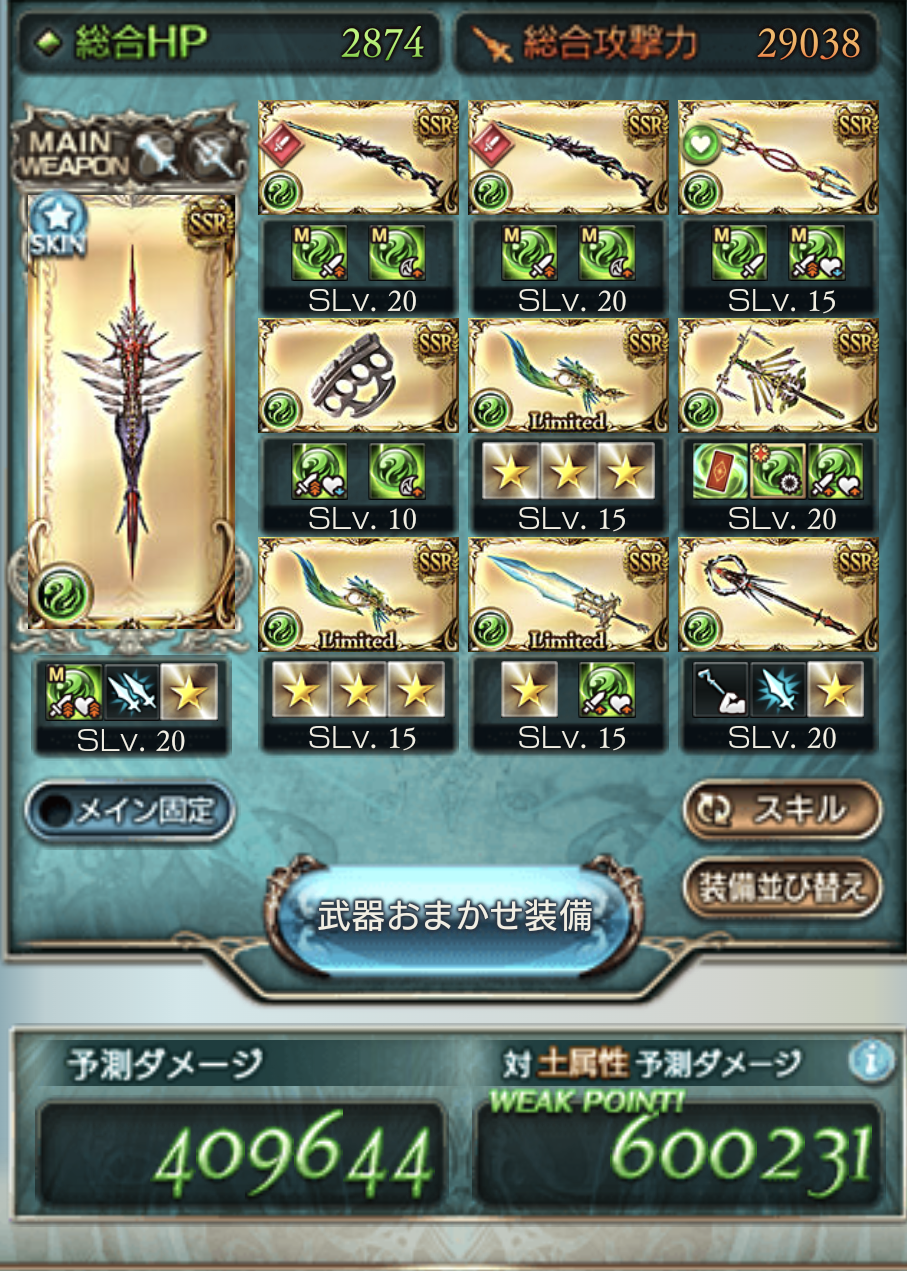Screen dimensions: 907x1271
Task: Toggle the メイン固定 main weapon lock
Action: pos(130,810)
